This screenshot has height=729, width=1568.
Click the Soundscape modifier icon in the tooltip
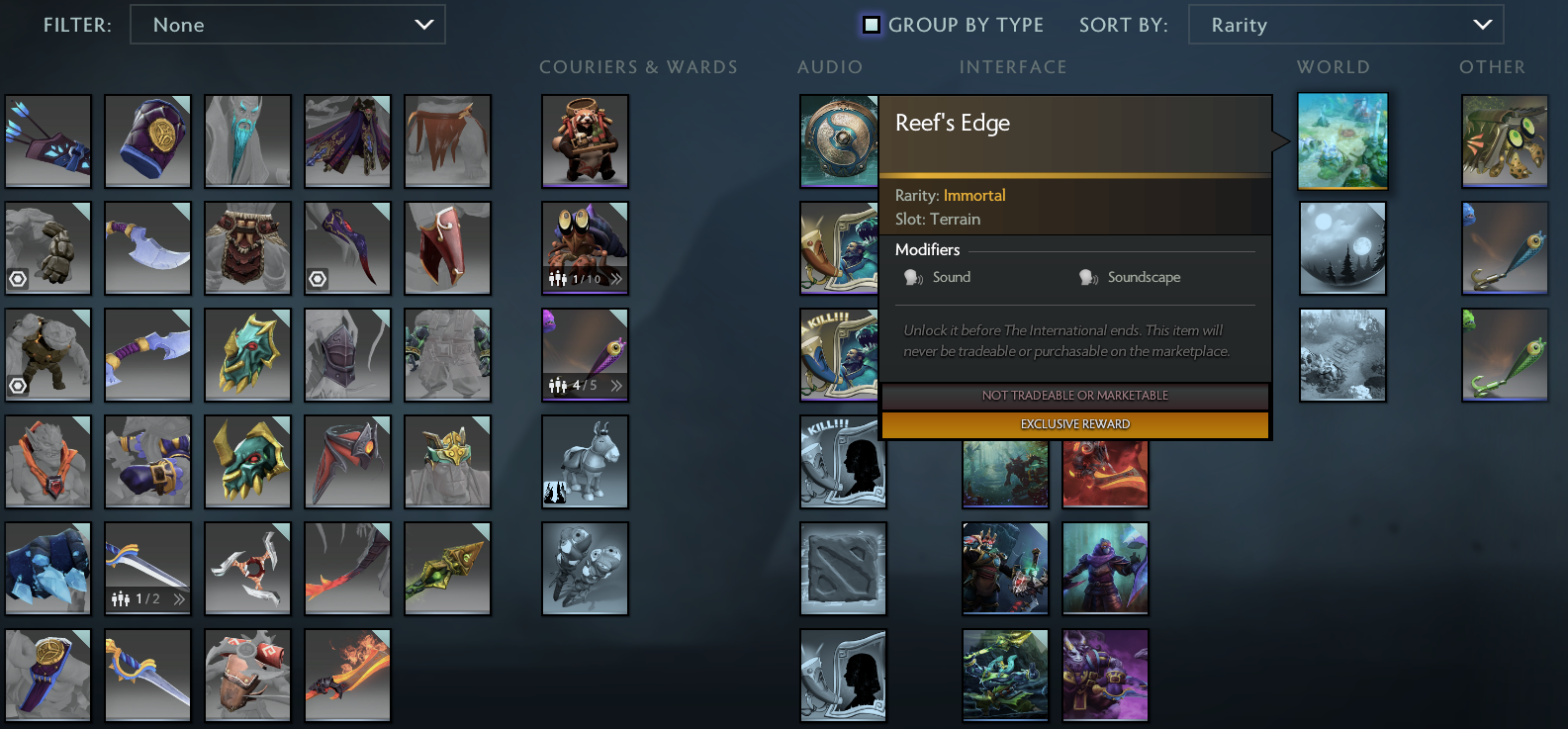click(x=1088, y=277)
